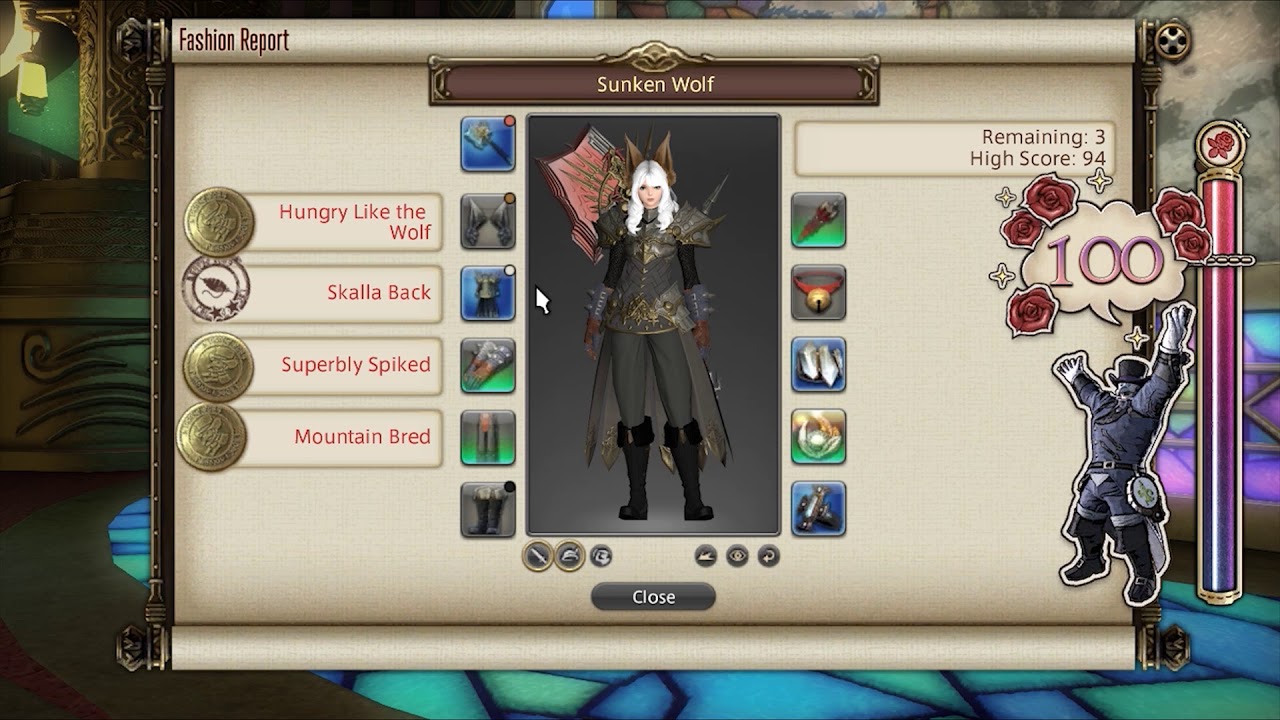Viewport: 1280px width, 720px height.
Task: Click the film reel icon in corner
Action: [1171, 42]
